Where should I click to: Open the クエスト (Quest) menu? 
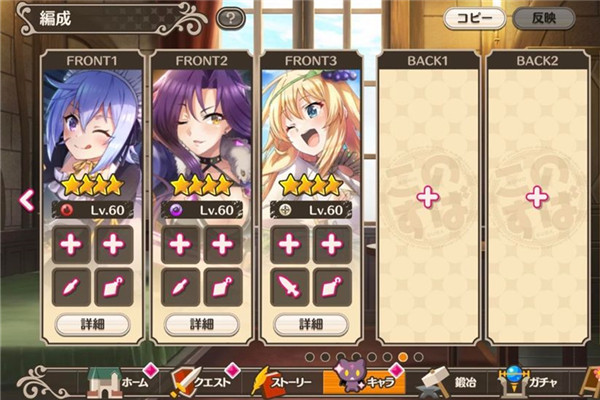coord(204,382)
